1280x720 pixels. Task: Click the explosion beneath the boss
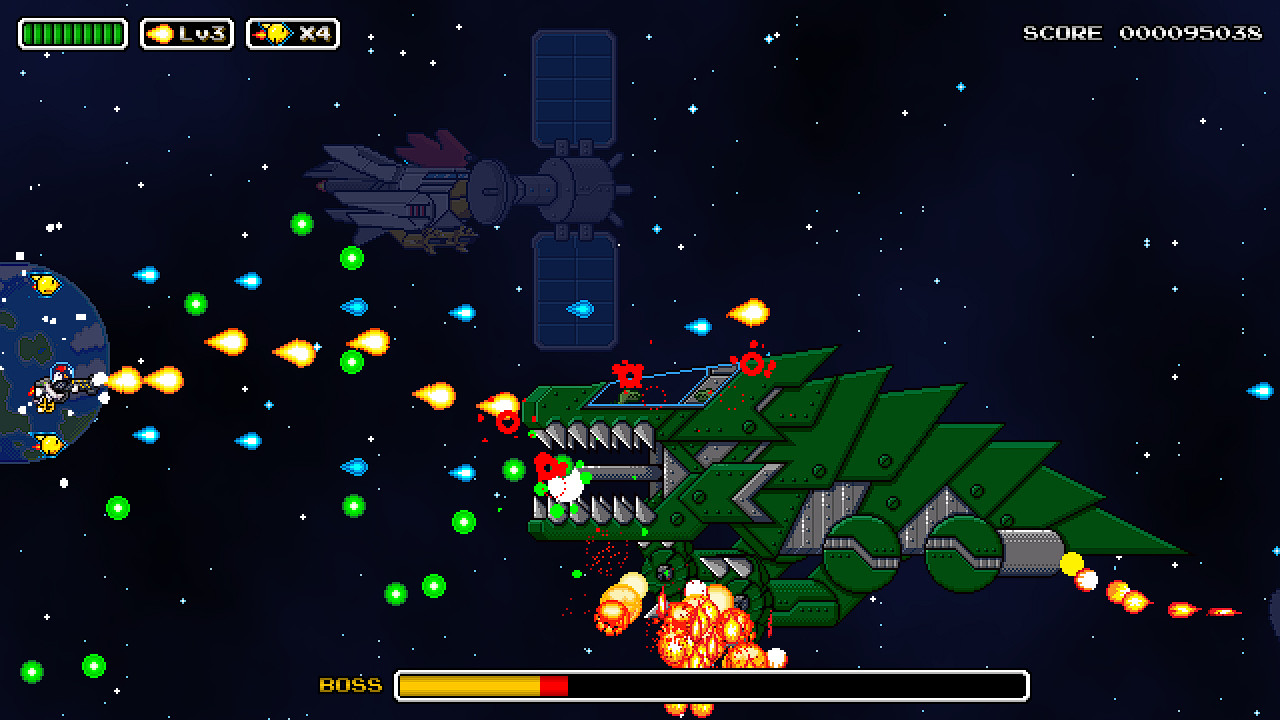click(700, 625)
